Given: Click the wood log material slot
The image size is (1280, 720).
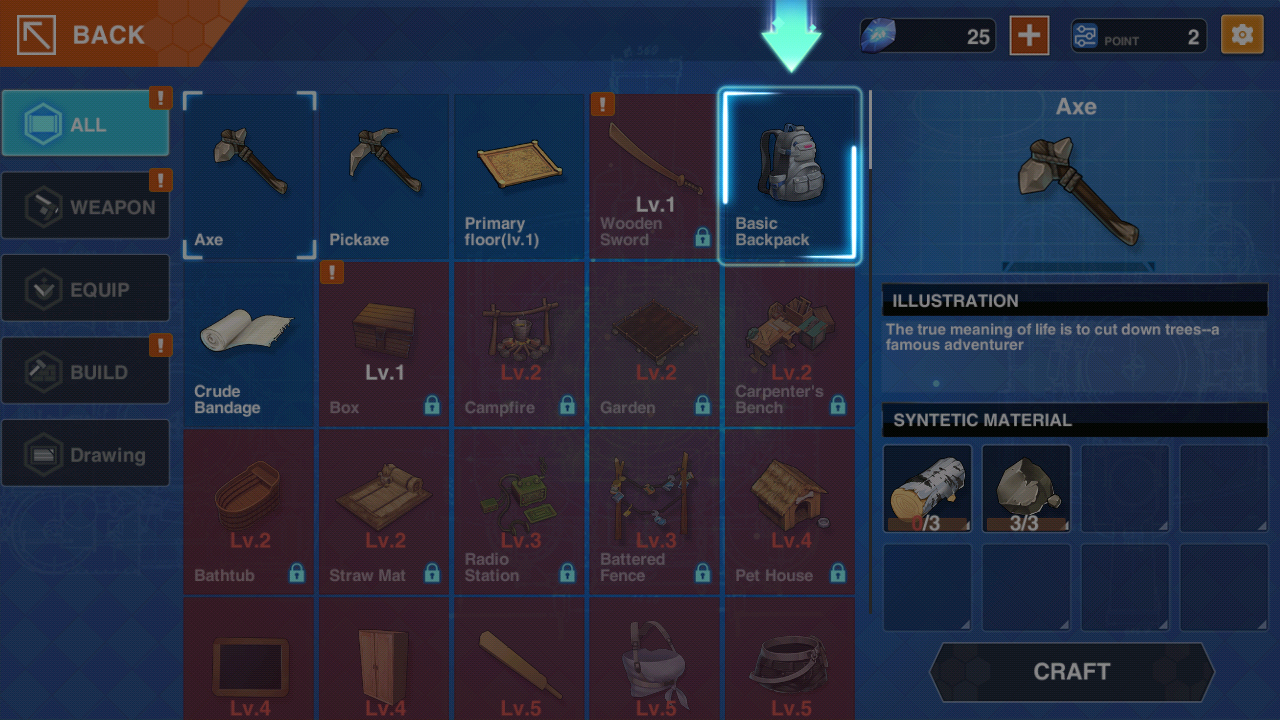Looking at the screenshot, I should pos(927,488).
